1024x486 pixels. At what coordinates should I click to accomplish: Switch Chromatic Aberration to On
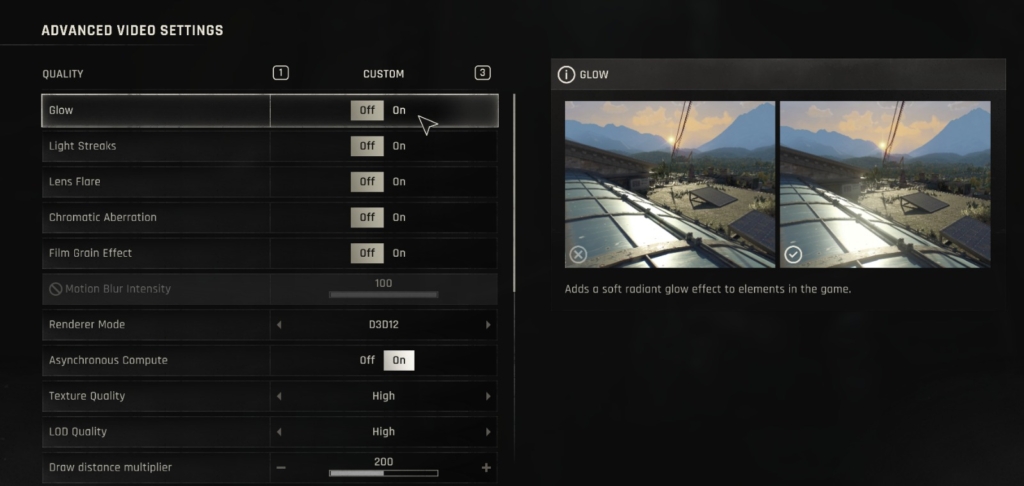pos(399,217)
